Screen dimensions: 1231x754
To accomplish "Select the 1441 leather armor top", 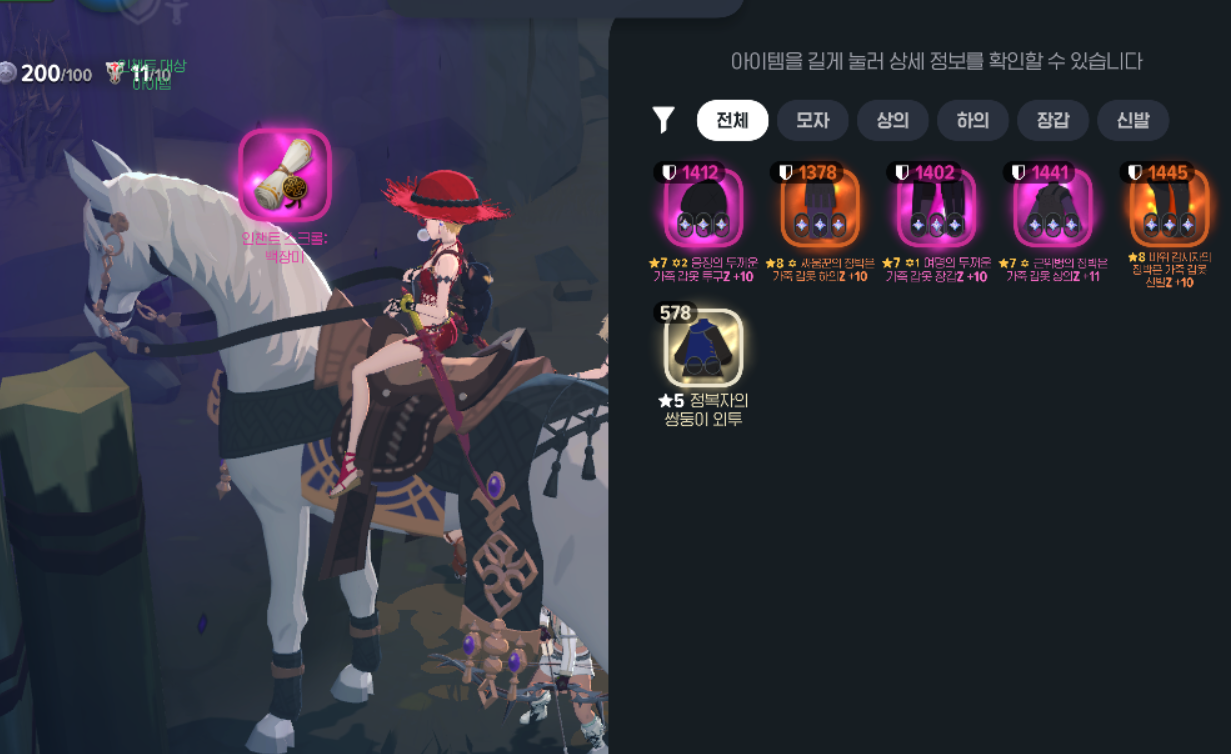I will point(1052,208).
